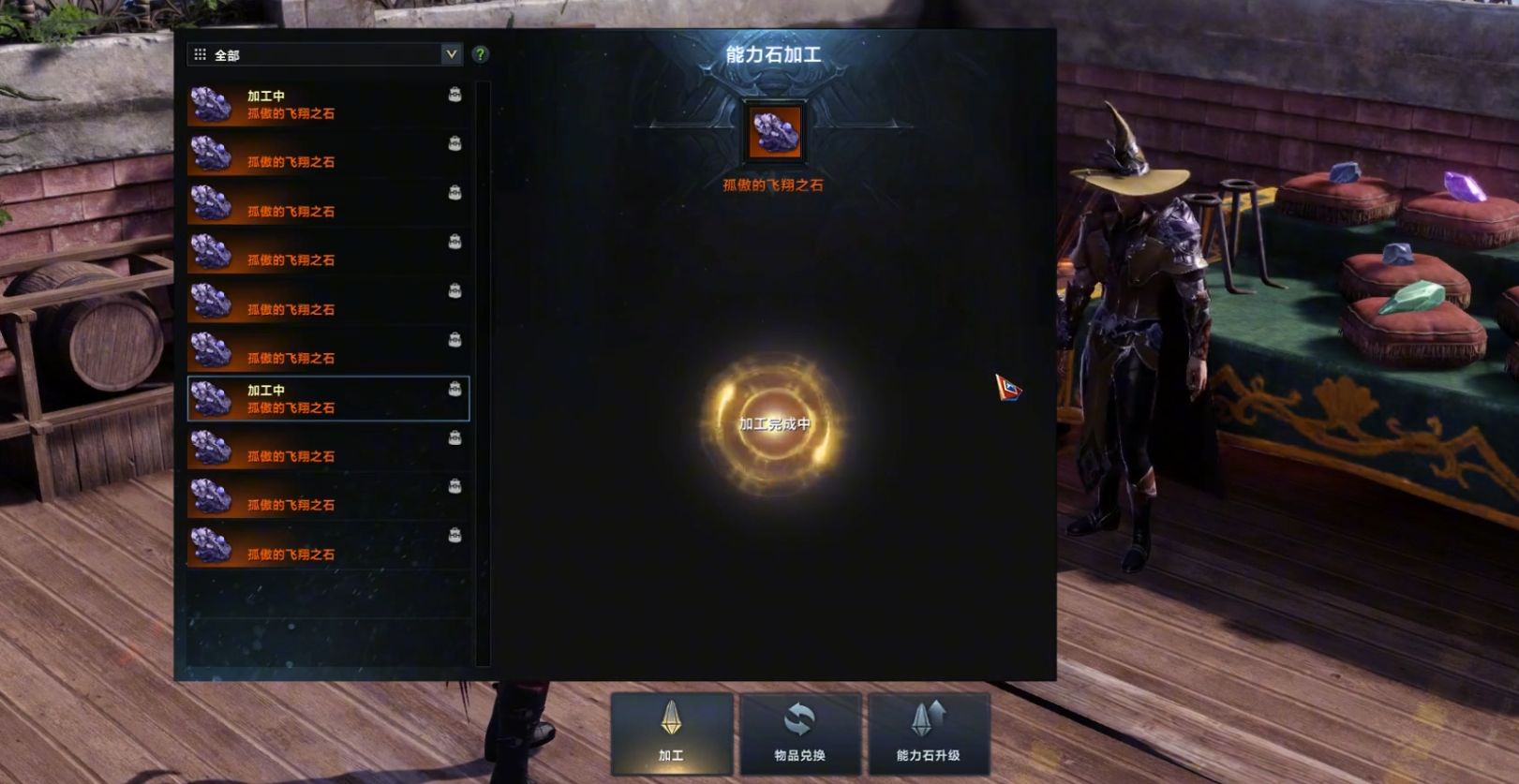Click the stone upgrade icon on 能力石升级
The width and height of the screenshot is (1519, 784).
point(929,717)
